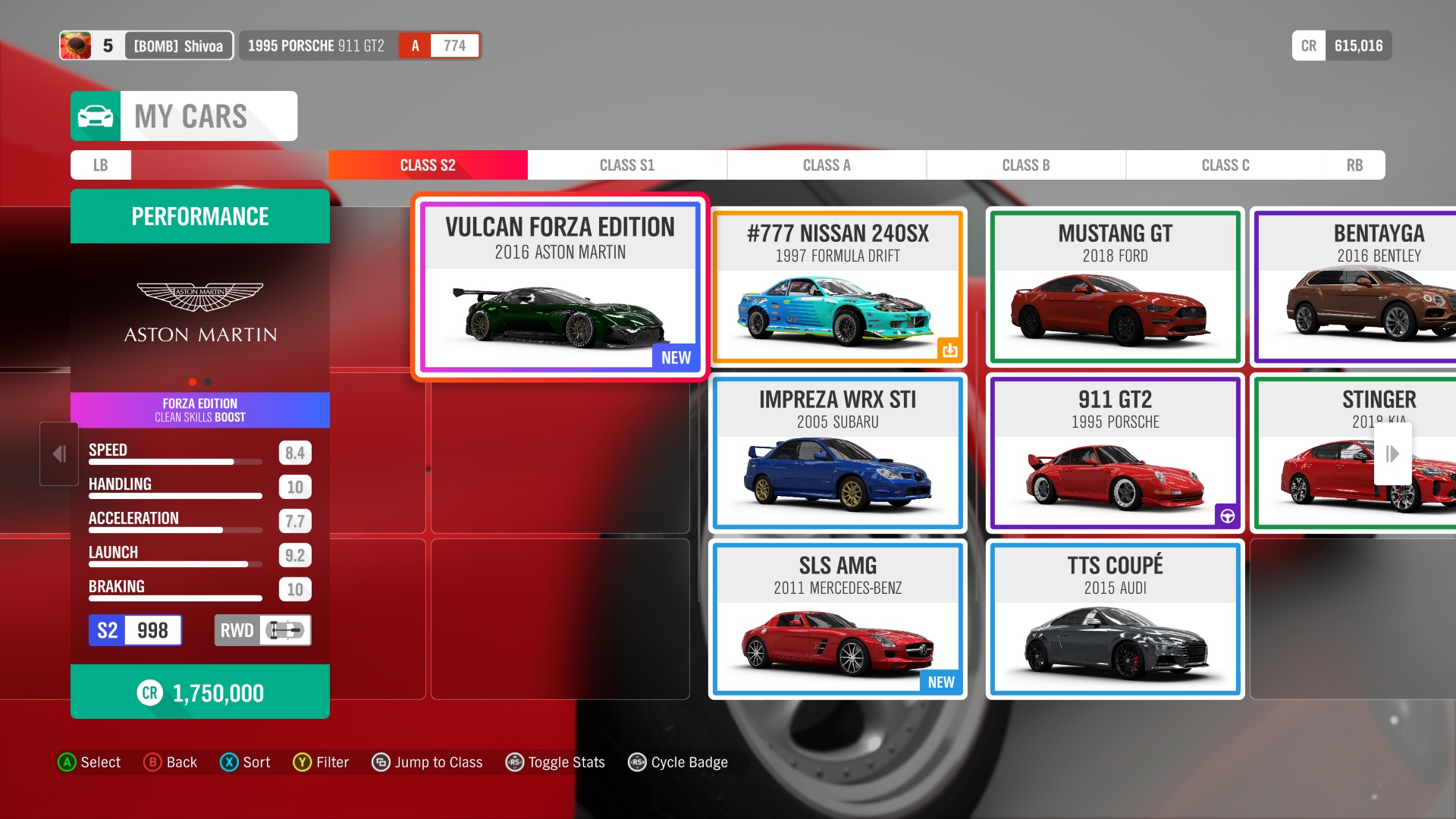This screenshot has height=819, width=1456.
Task: Choose the #777 Nissan 240SX tile
Action: 837,287
